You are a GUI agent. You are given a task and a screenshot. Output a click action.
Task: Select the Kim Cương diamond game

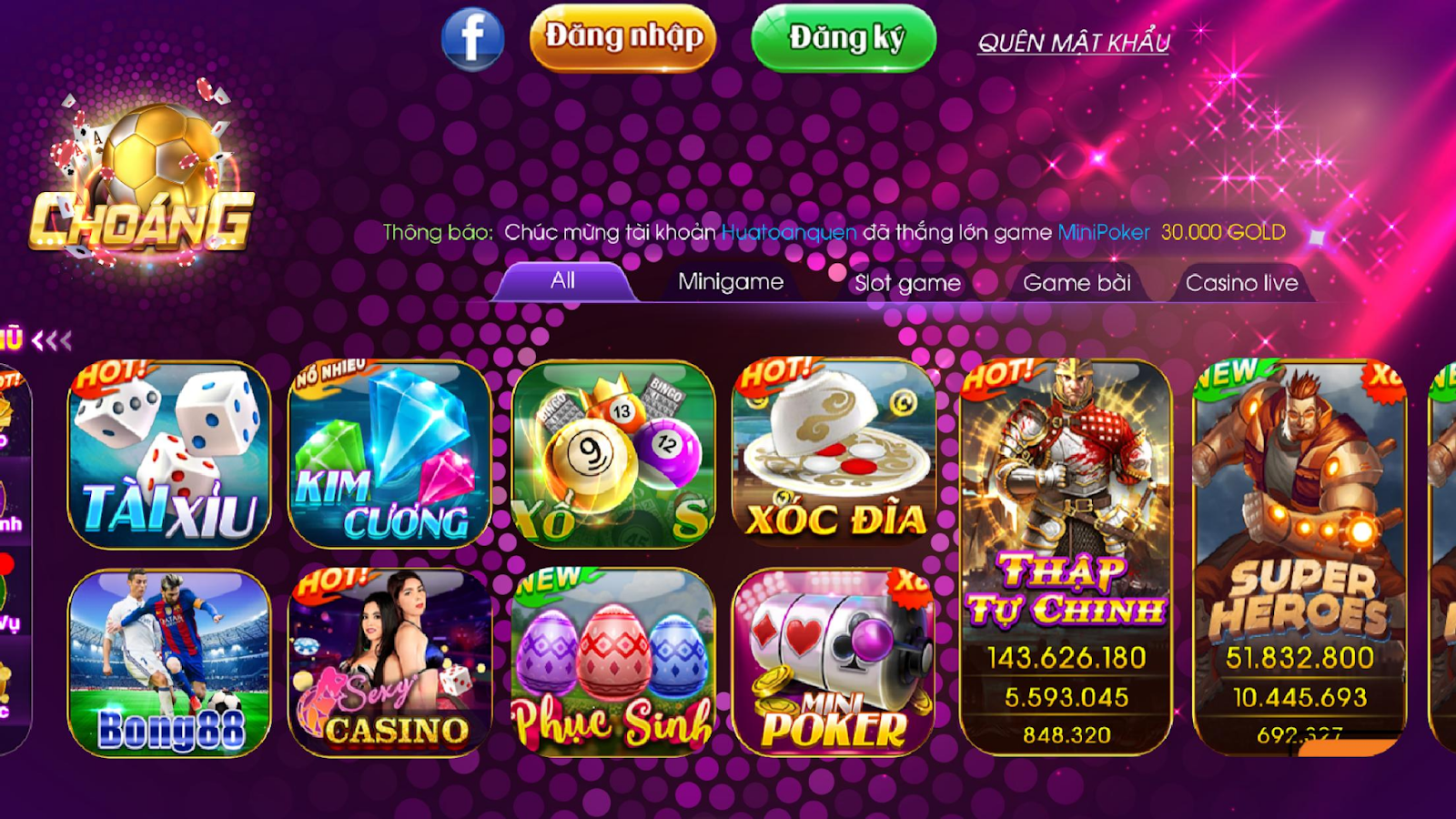tap(387, 452)
